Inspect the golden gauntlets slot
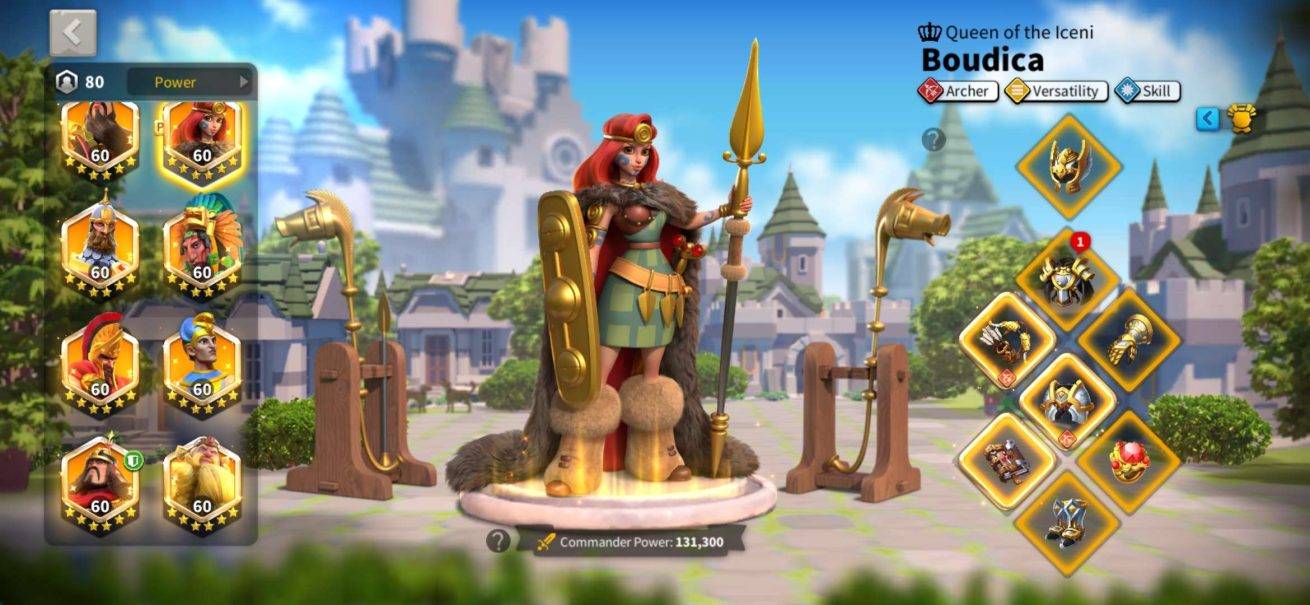The image size is (1310, 605). point(1129,340)
